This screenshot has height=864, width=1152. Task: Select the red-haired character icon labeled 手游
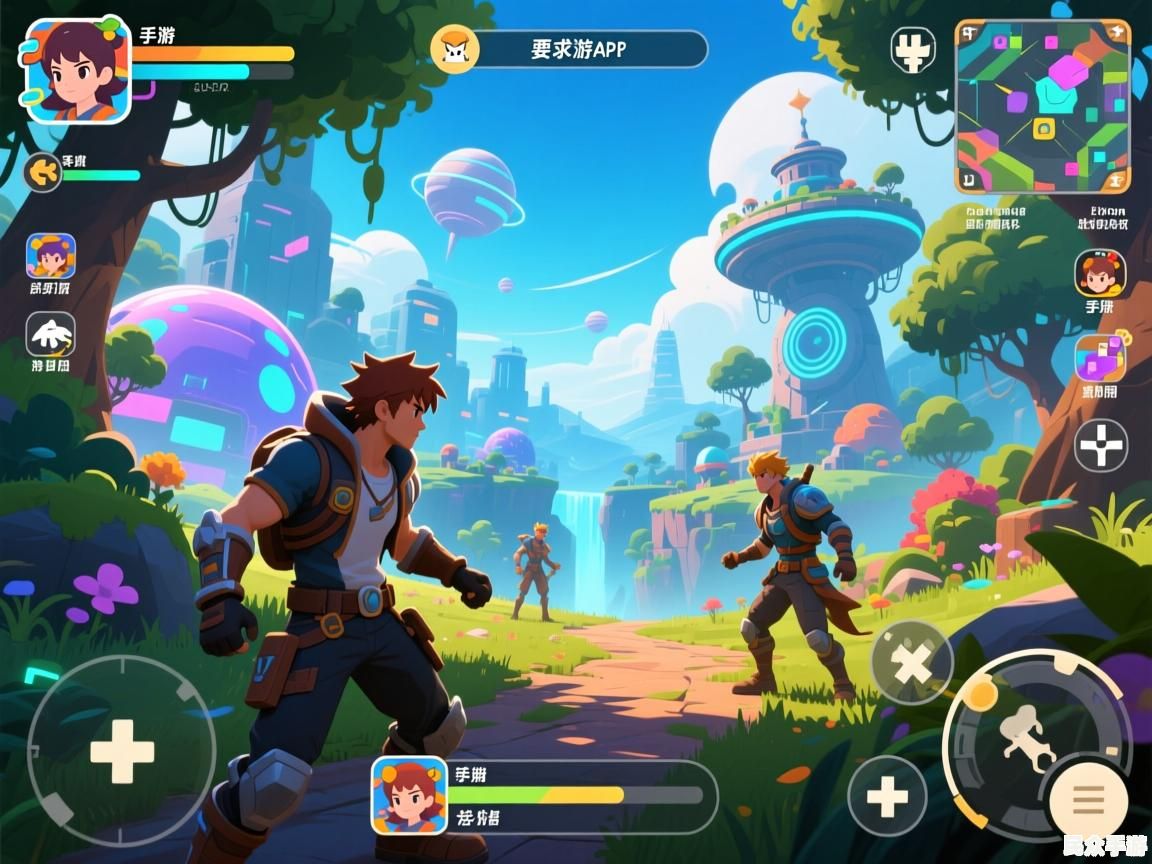(x=1100, y=273)
